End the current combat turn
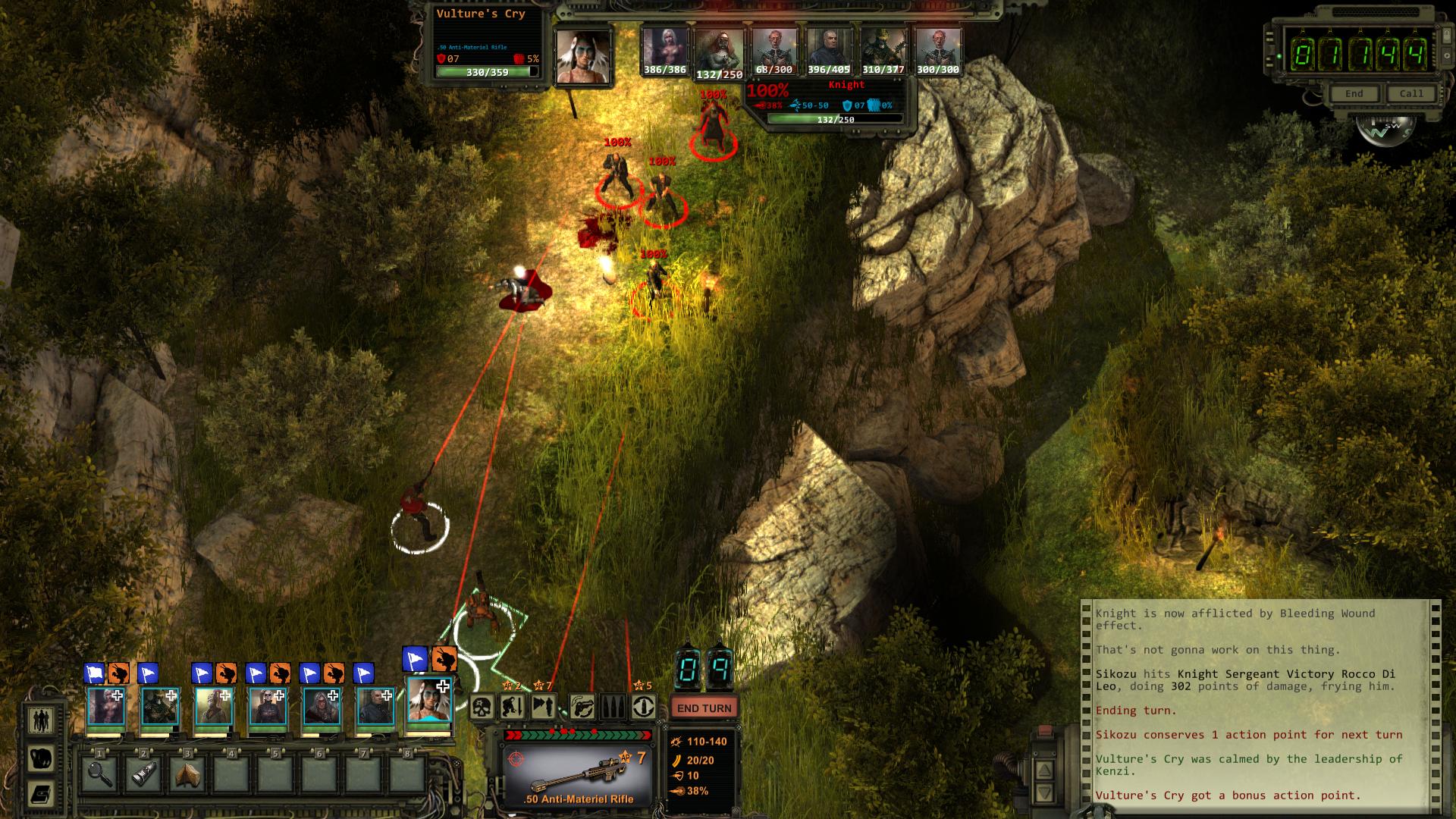This screenshot has height=819, width=1456. (x=704, y=708)
